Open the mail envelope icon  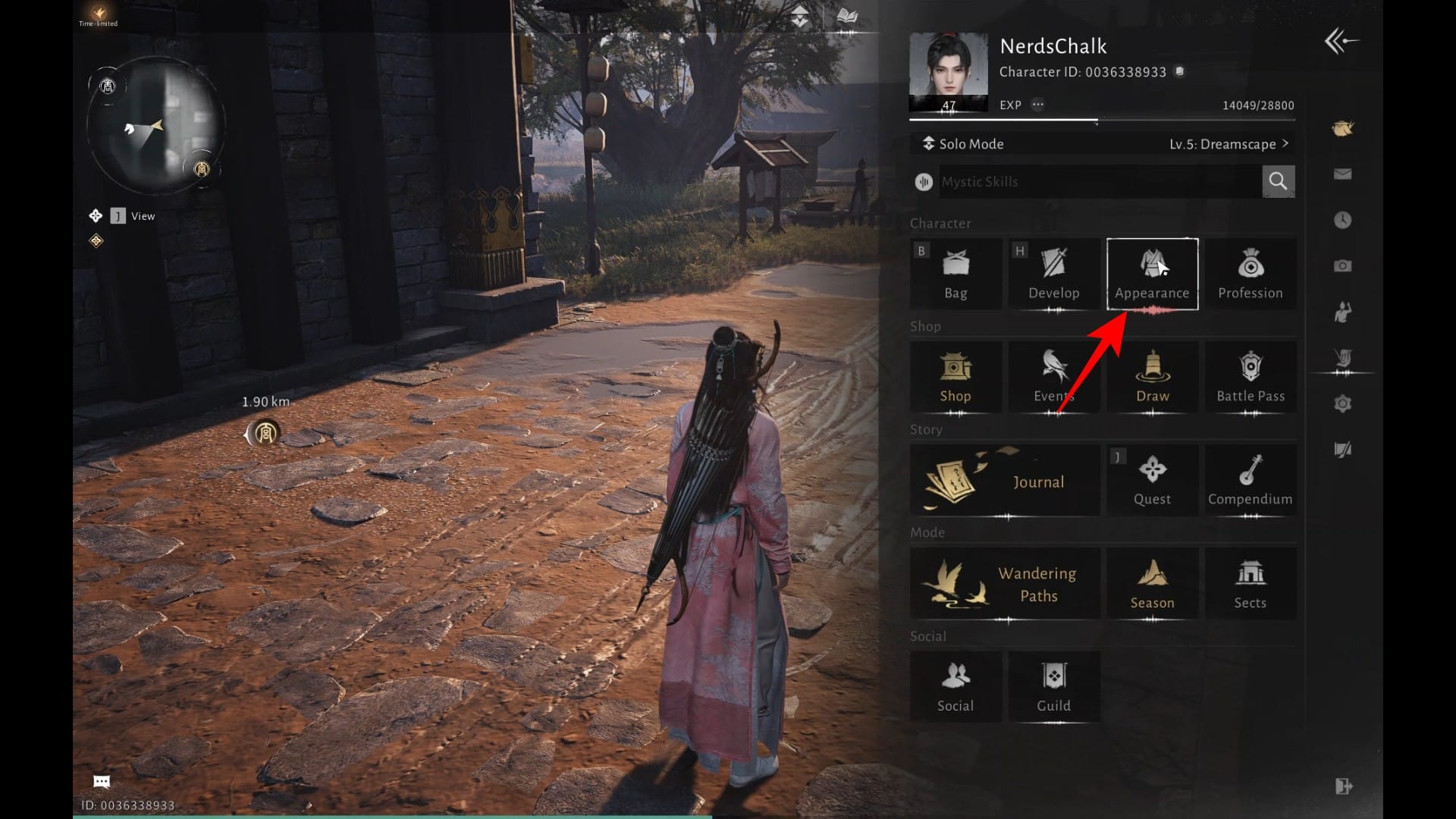tap(1342, 174)
